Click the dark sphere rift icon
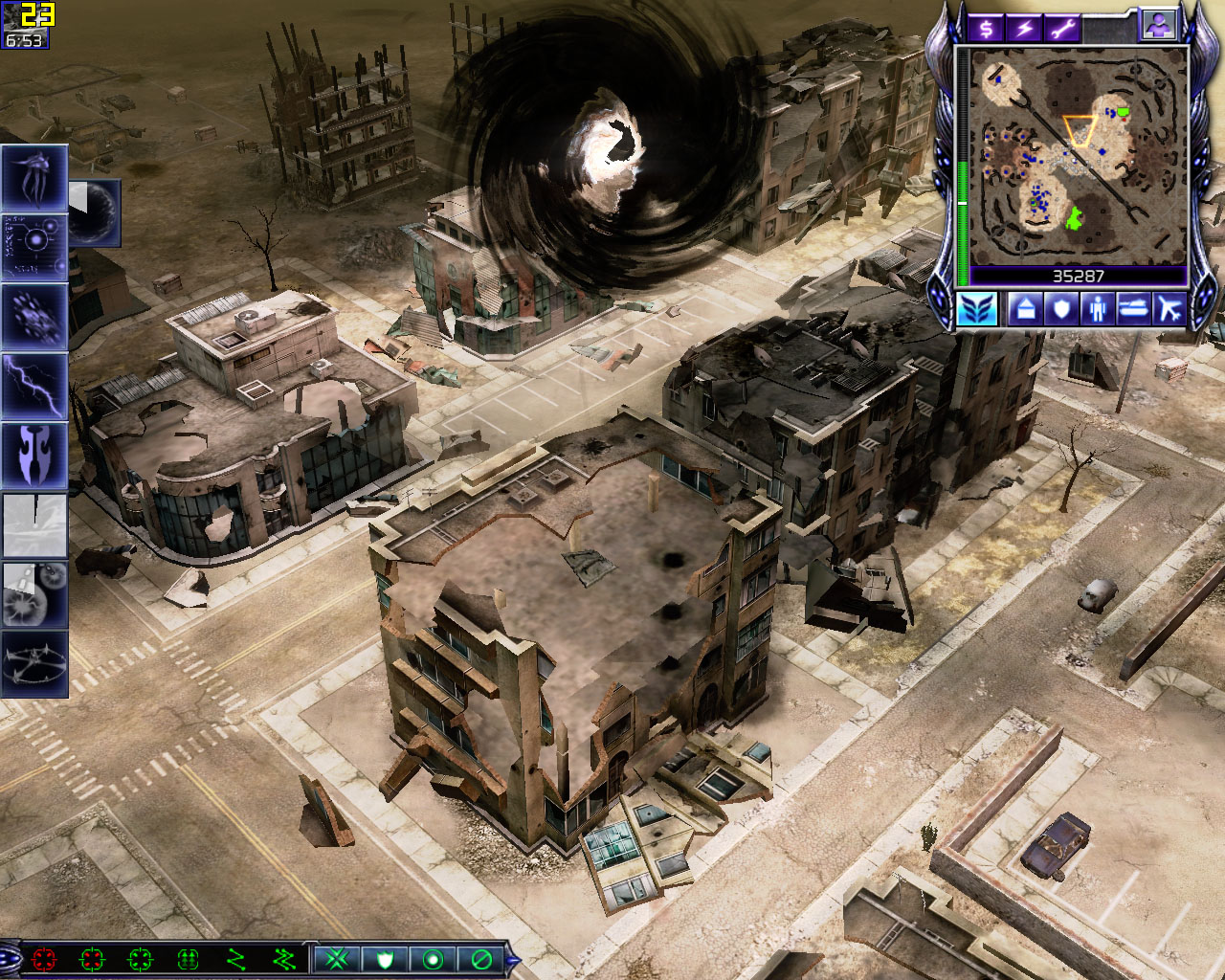Viewport: 1225px width, 980px height. click(x=95, y=212)
